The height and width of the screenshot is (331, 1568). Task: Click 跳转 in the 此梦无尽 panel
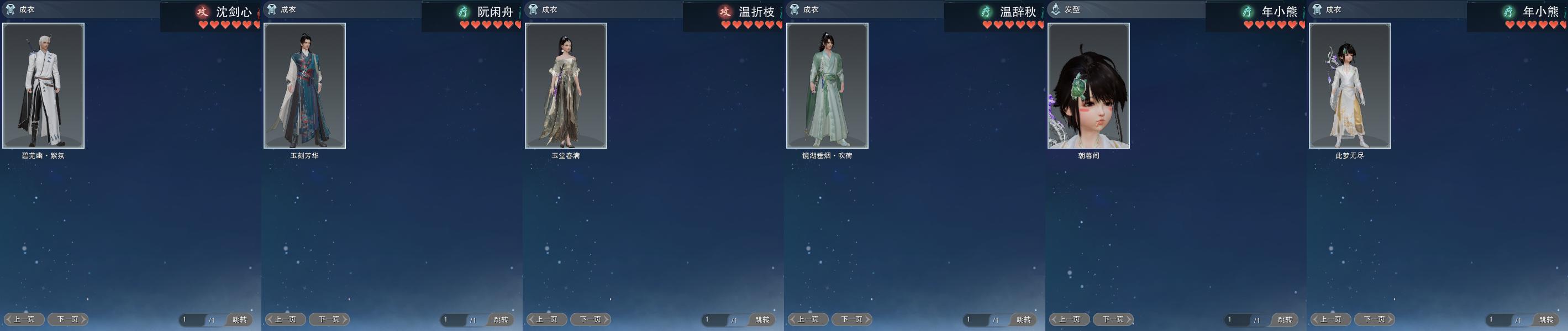click(x=1546, y=319)
